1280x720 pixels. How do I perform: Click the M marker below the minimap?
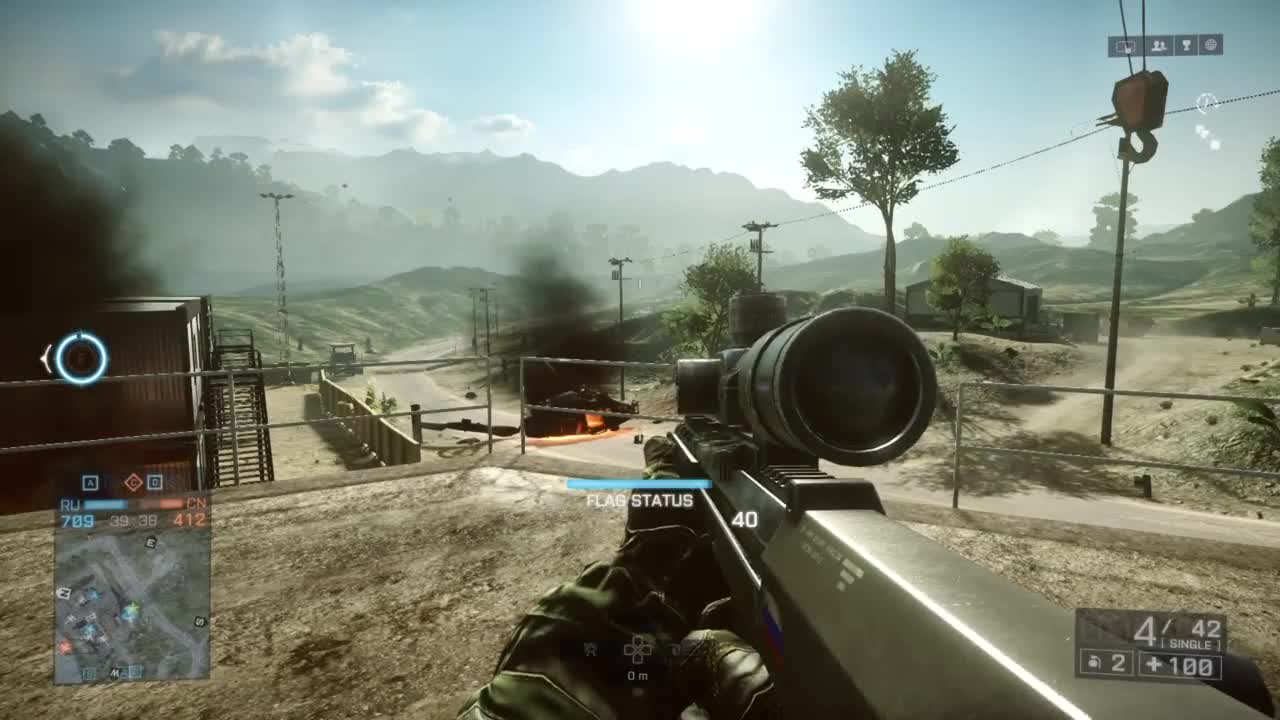115,672
